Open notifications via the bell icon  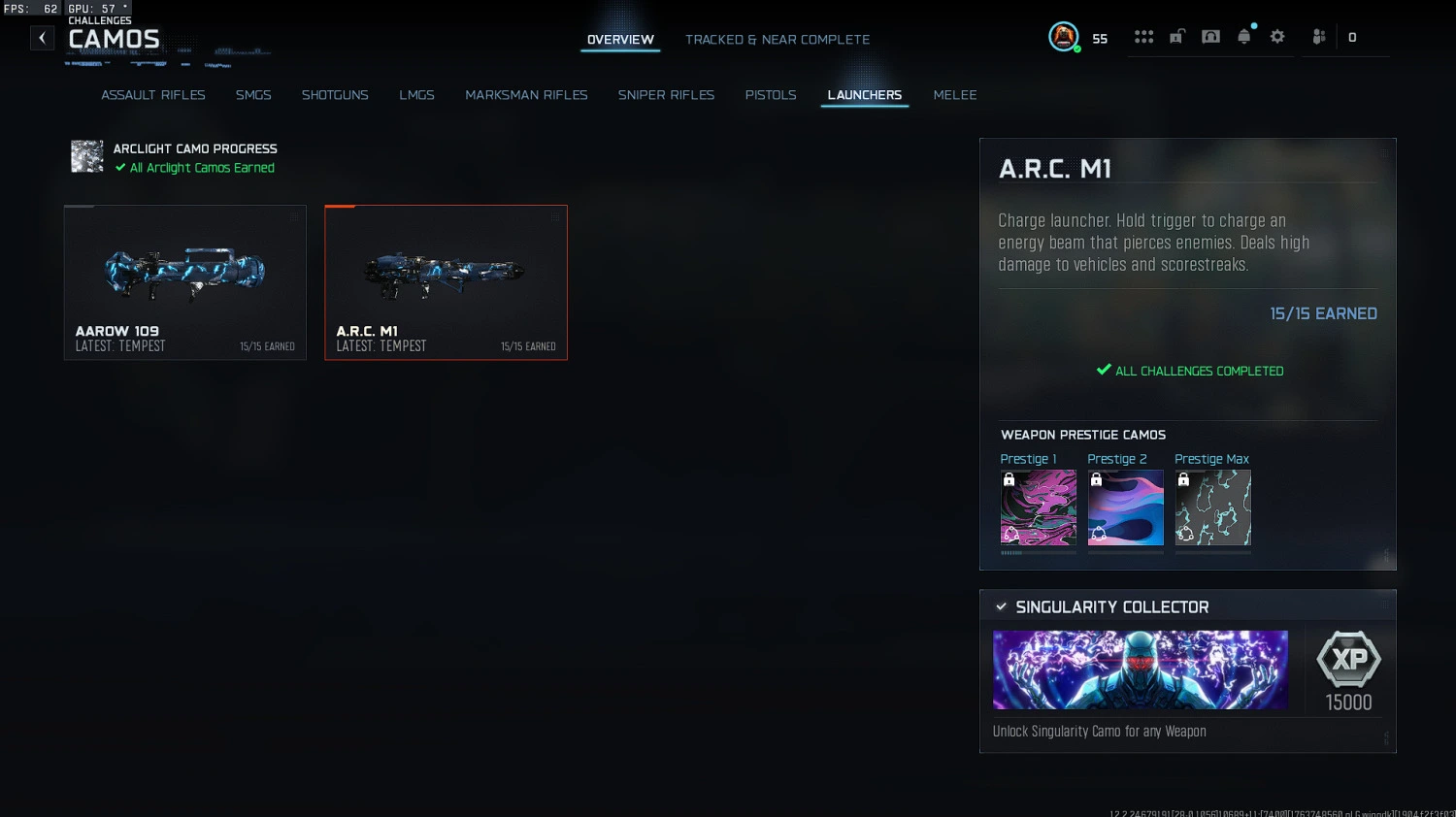1244,36
